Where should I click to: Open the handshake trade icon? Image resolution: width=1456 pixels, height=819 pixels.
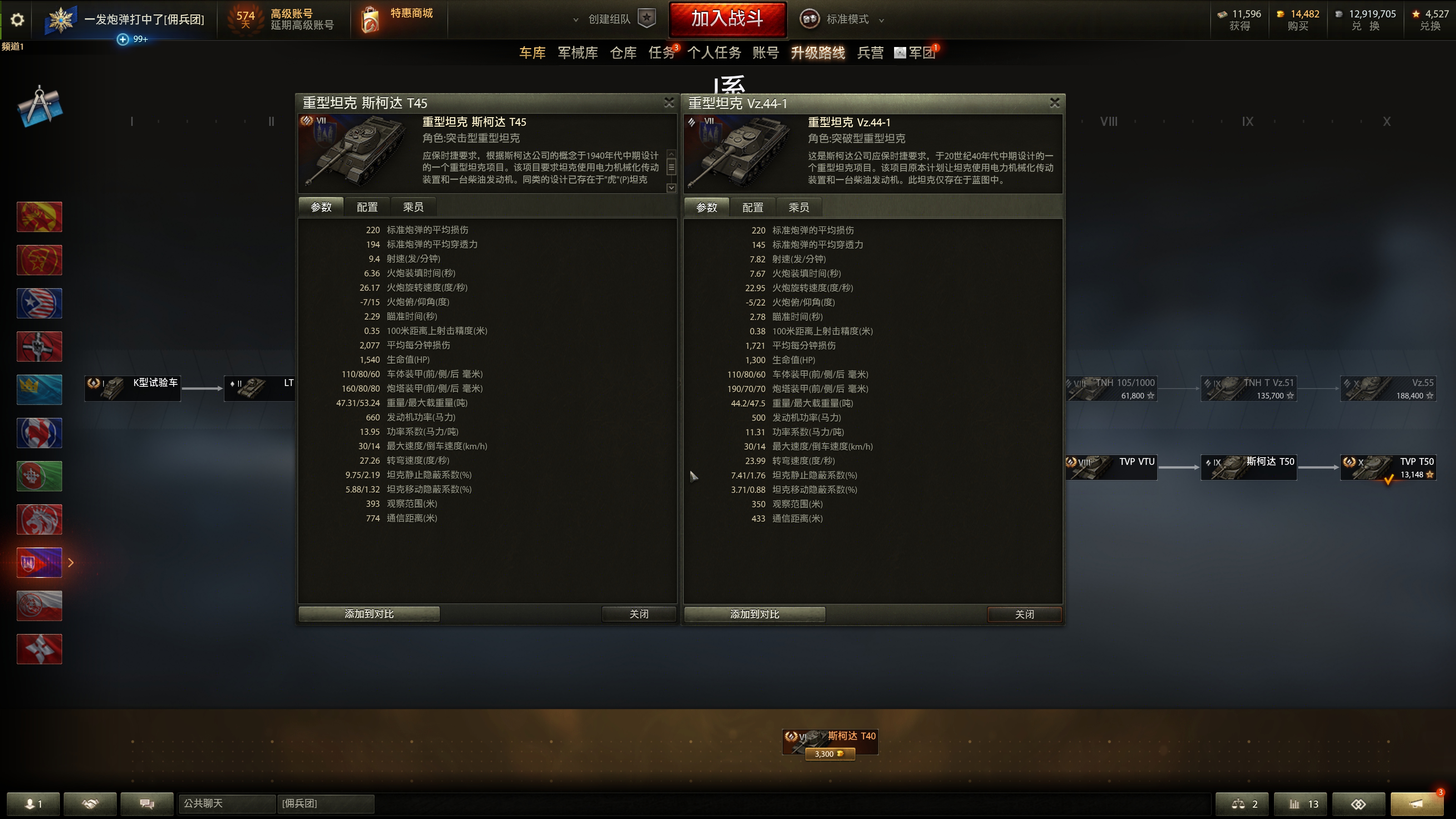90,804
